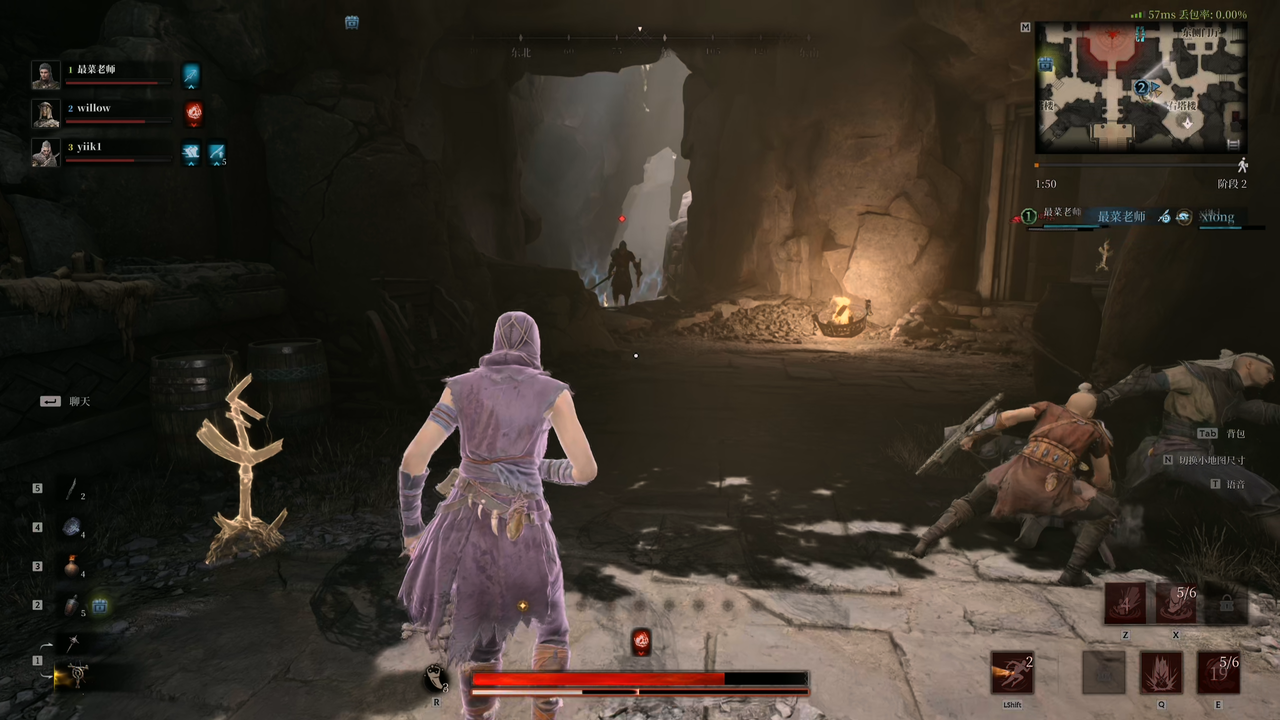Screen dimensions: 1280x720
Task: Select the grey stone item in slot 4
Action: click(72, 527)
